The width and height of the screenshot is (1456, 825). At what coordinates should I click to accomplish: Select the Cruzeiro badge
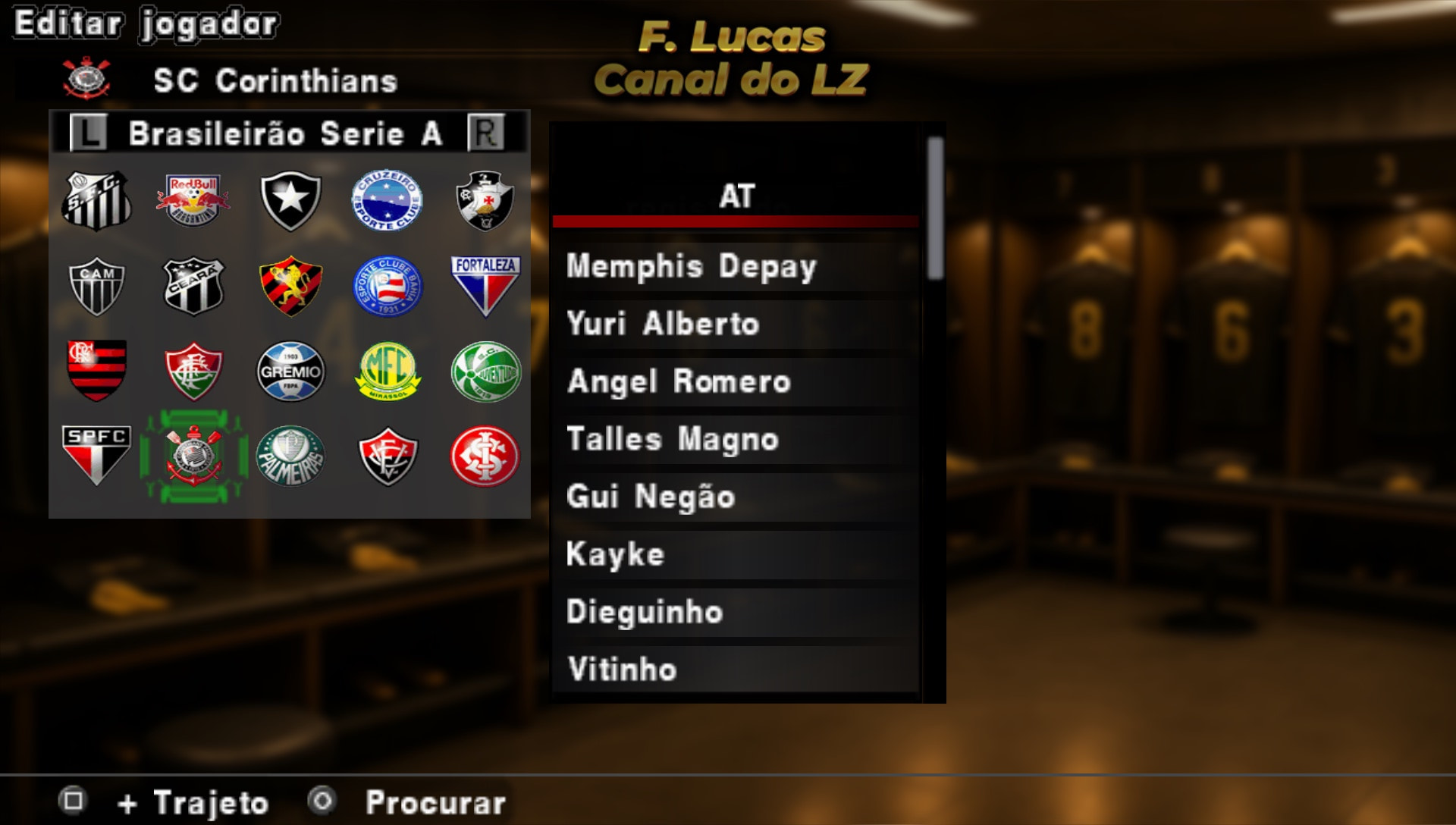(388, 199)
